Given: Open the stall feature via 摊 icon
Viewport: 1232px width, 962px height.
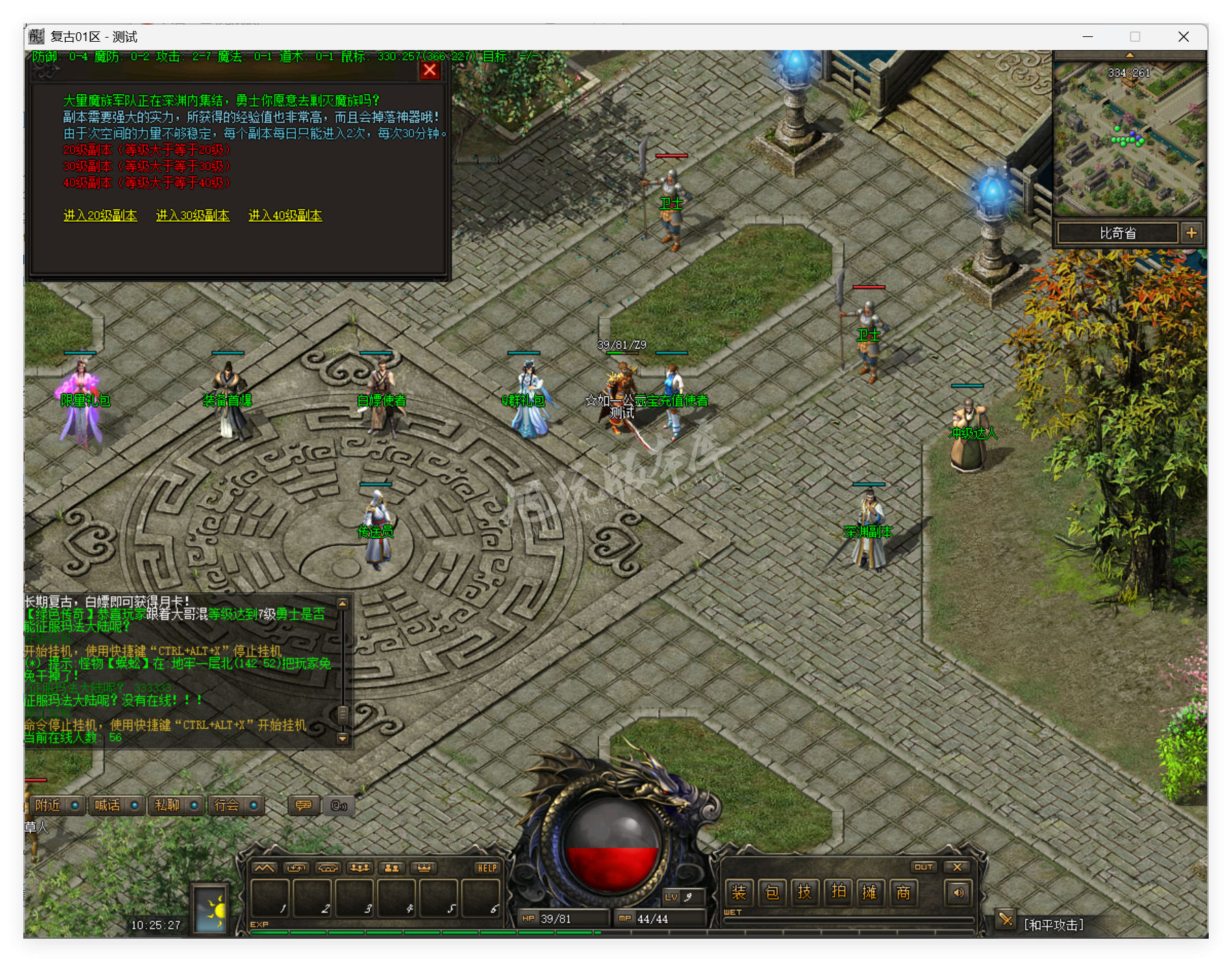Looking at the screenshot, I should click(x=871, y=893).
